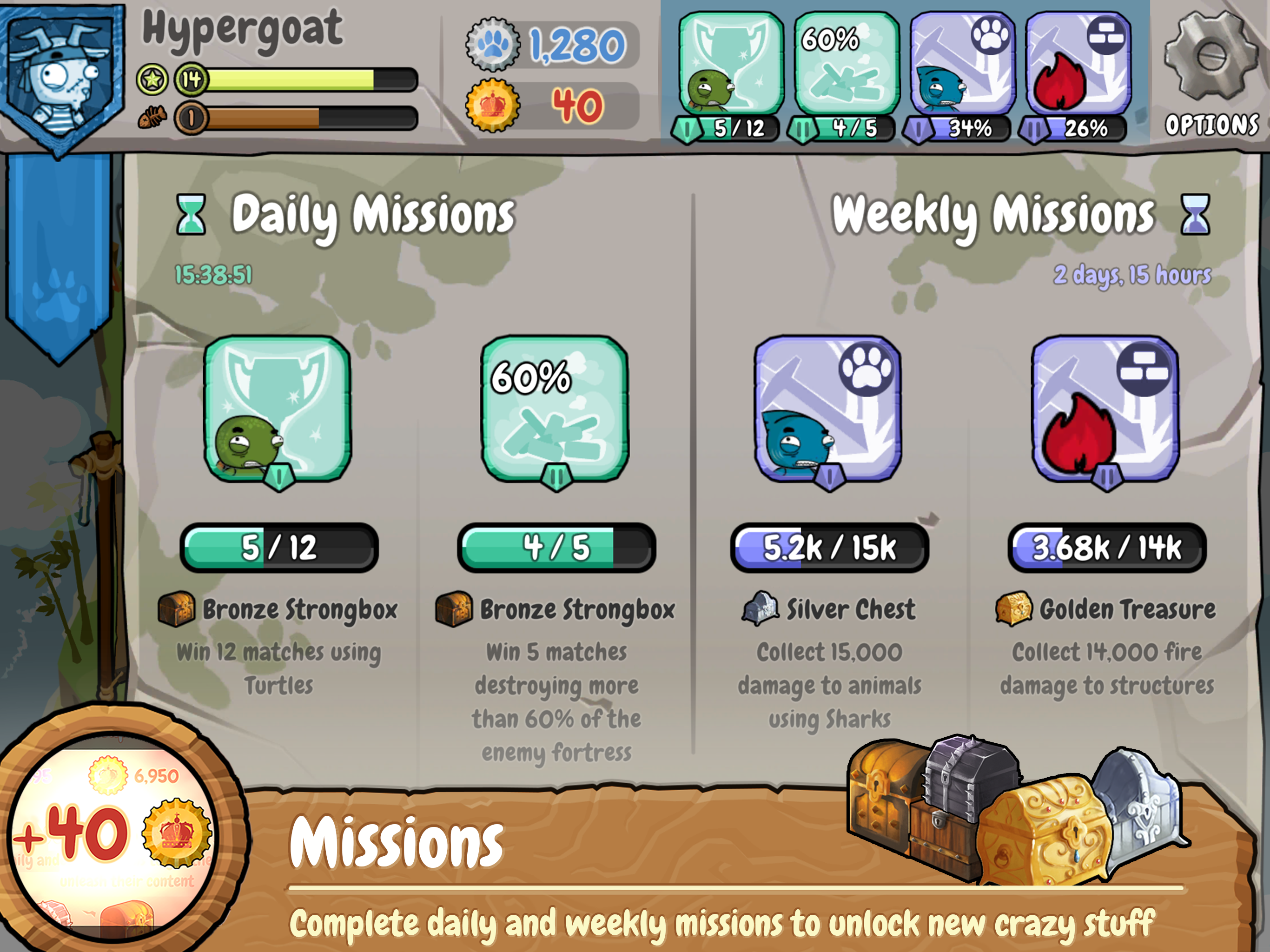Screen dimensions: 1270x952
Task: Tap the Silver Chest reward icon
Action: point(760,608)
